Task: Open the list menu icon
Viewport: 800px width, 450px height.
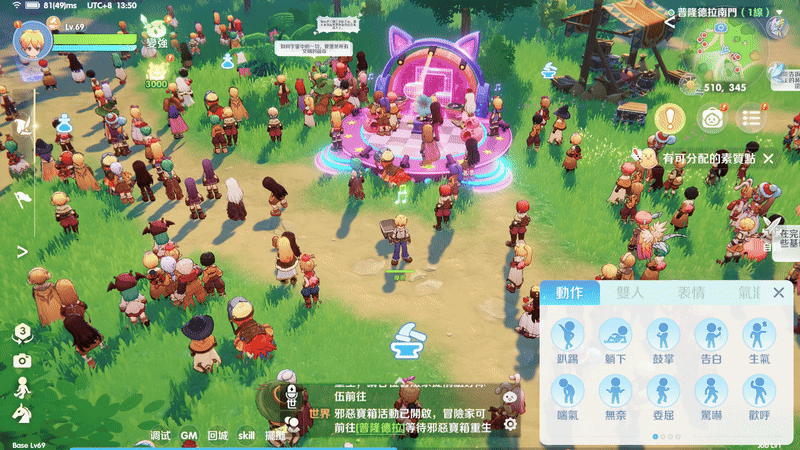Action: point(751,118)
